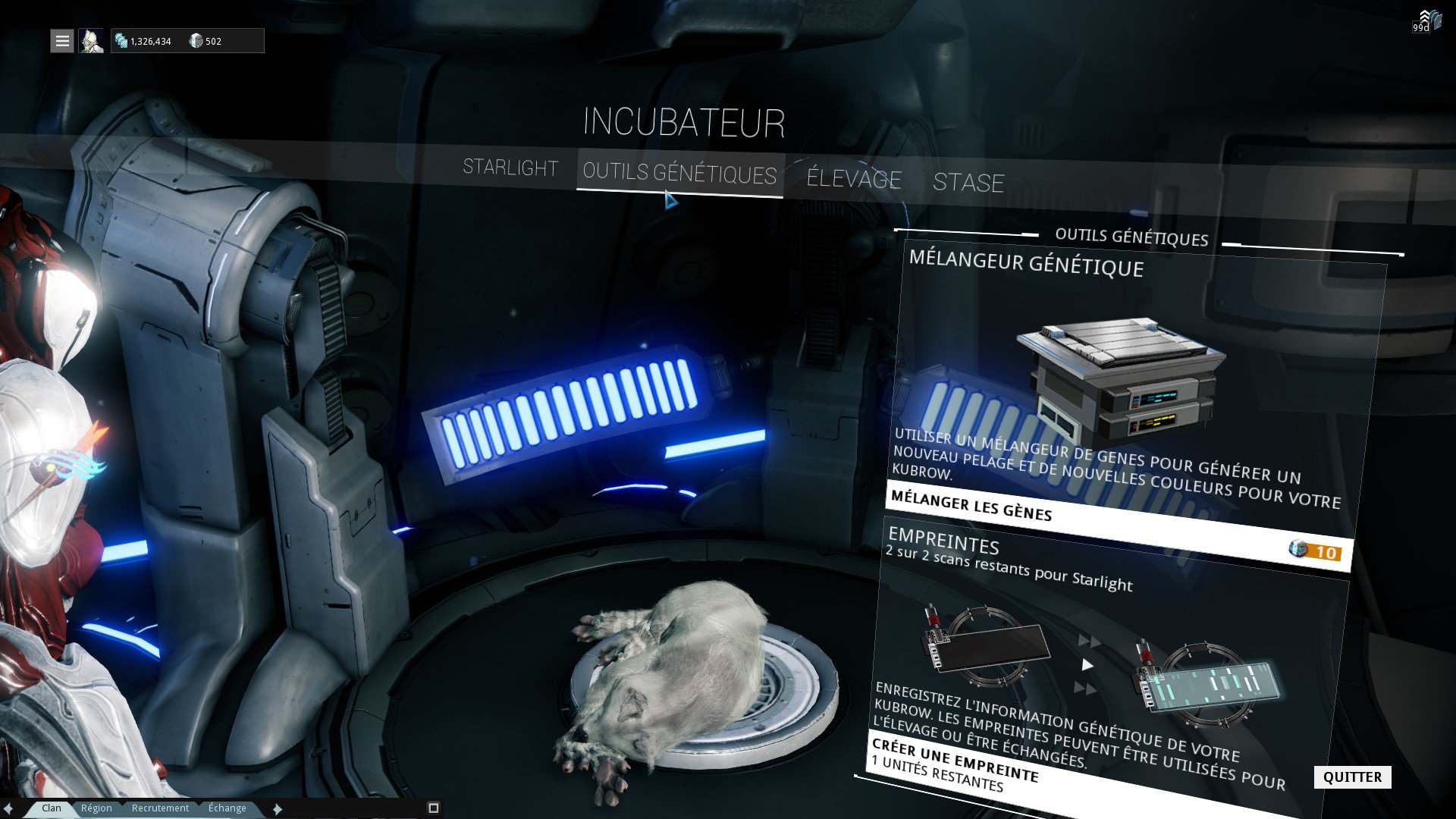Select your player avatar portrait
The width and height of the screenshot is (1456, 819).
click(x=91, y=42)
